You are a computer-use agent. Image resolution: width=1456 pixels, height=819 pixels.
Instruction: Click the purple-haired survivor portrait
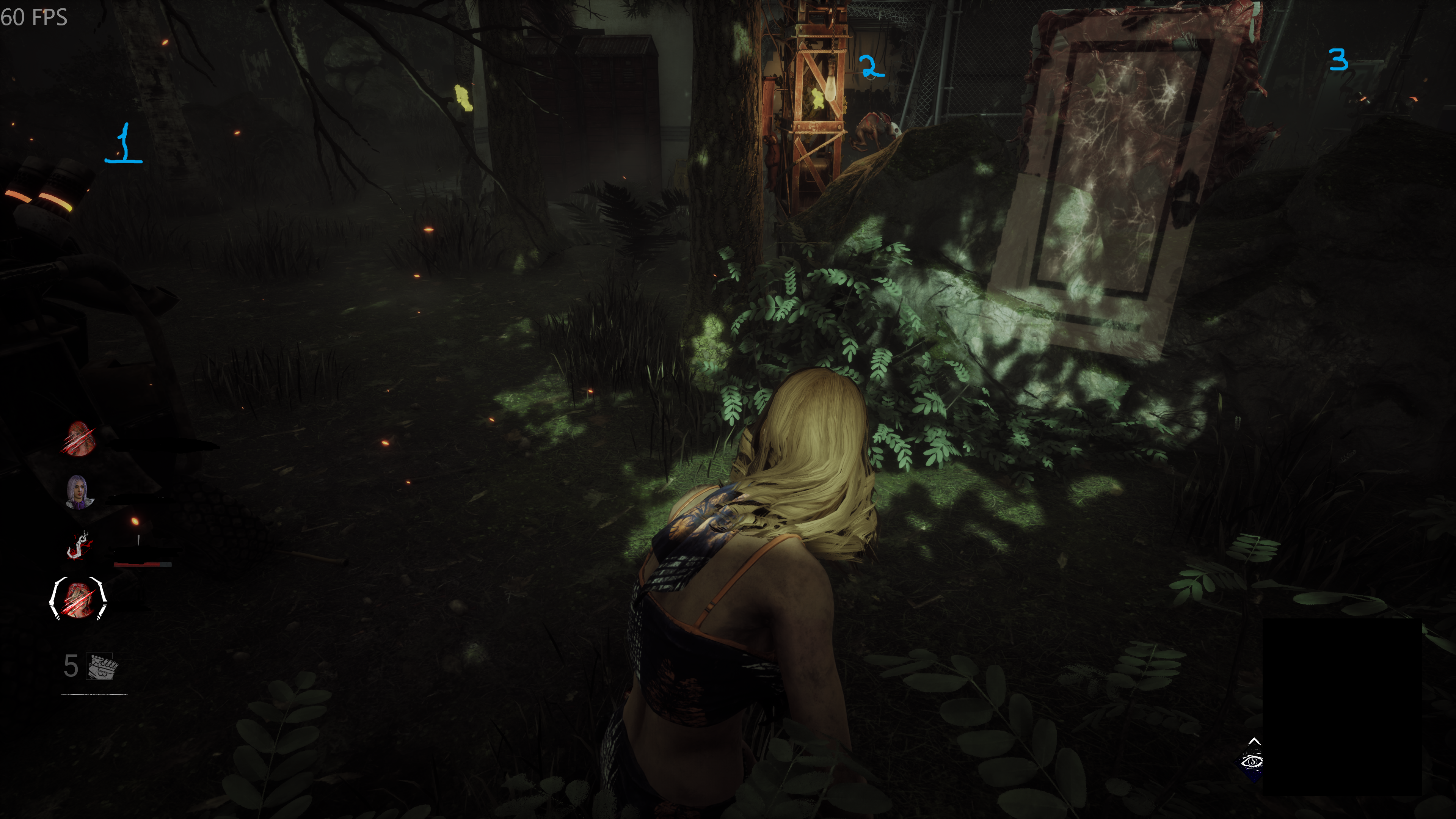tap(78, 492)
